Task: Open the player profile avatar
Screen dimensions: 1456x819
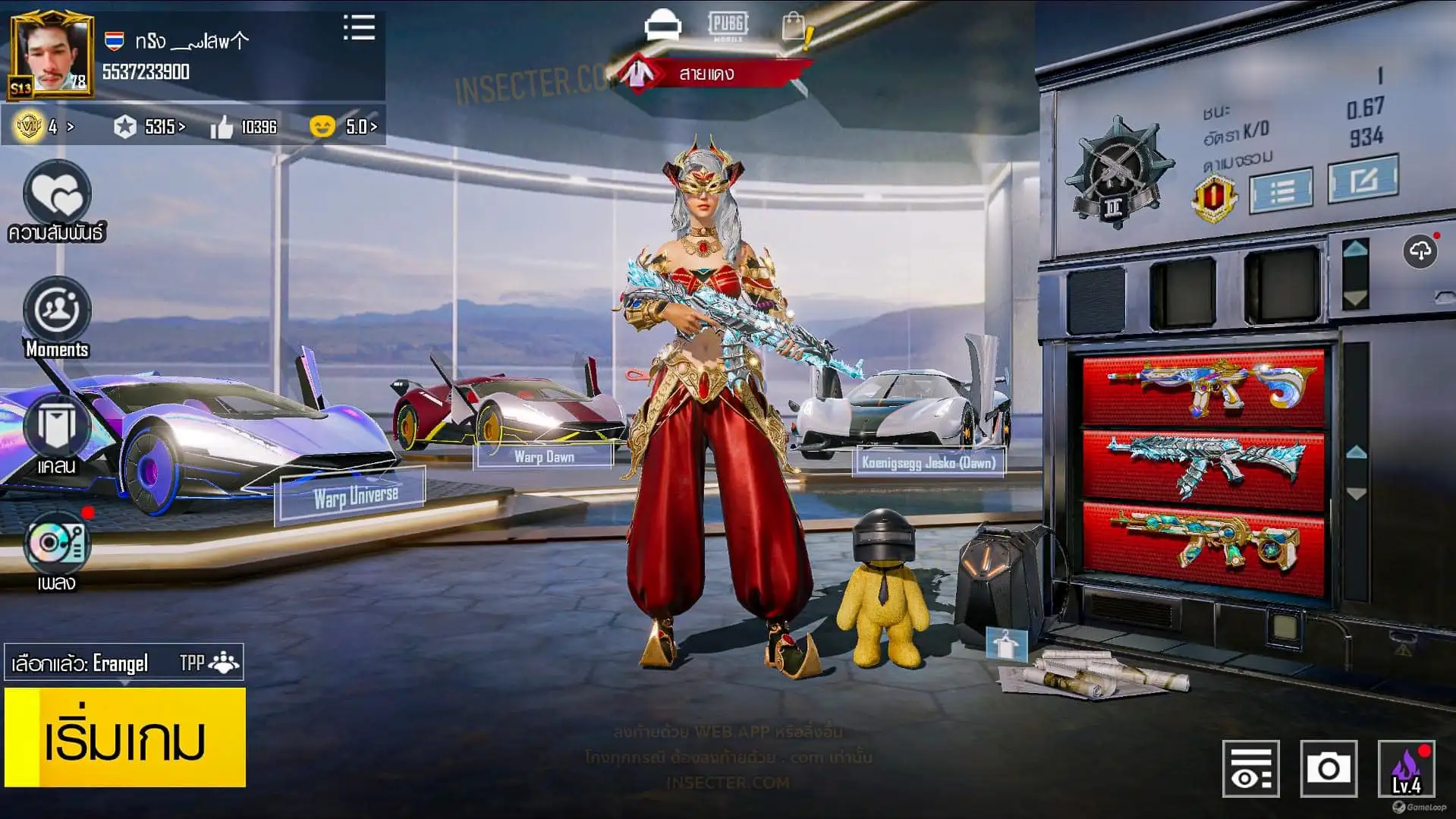Action: 52,55
